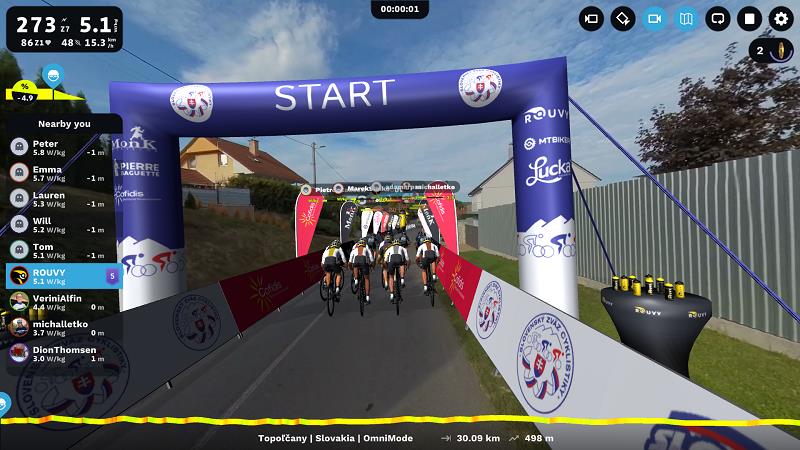The width and height of the screenshot is (800, 450).
Task: Click the Nearby you panel header
Action: [64, 123]
